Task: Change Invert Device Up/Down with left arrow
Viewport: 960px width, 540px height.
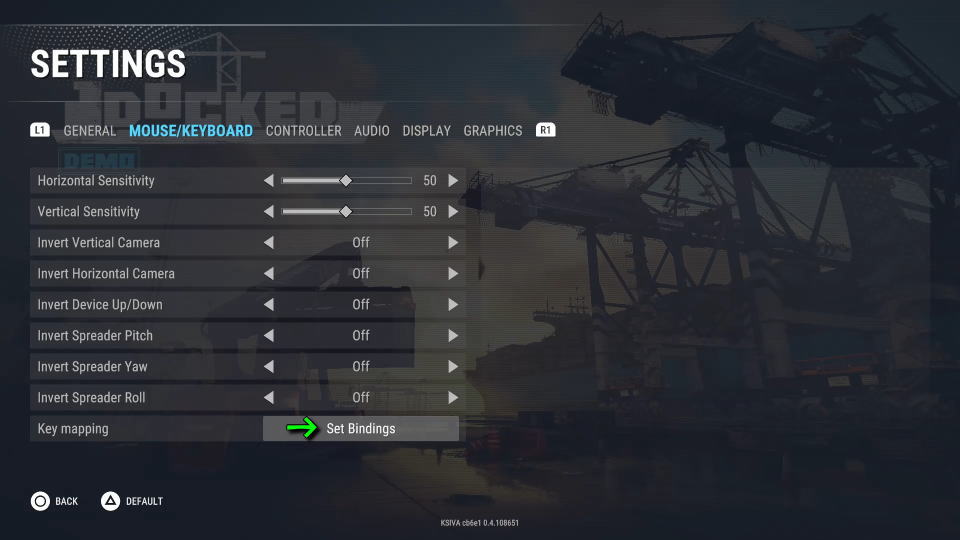Action: (268, 305)
